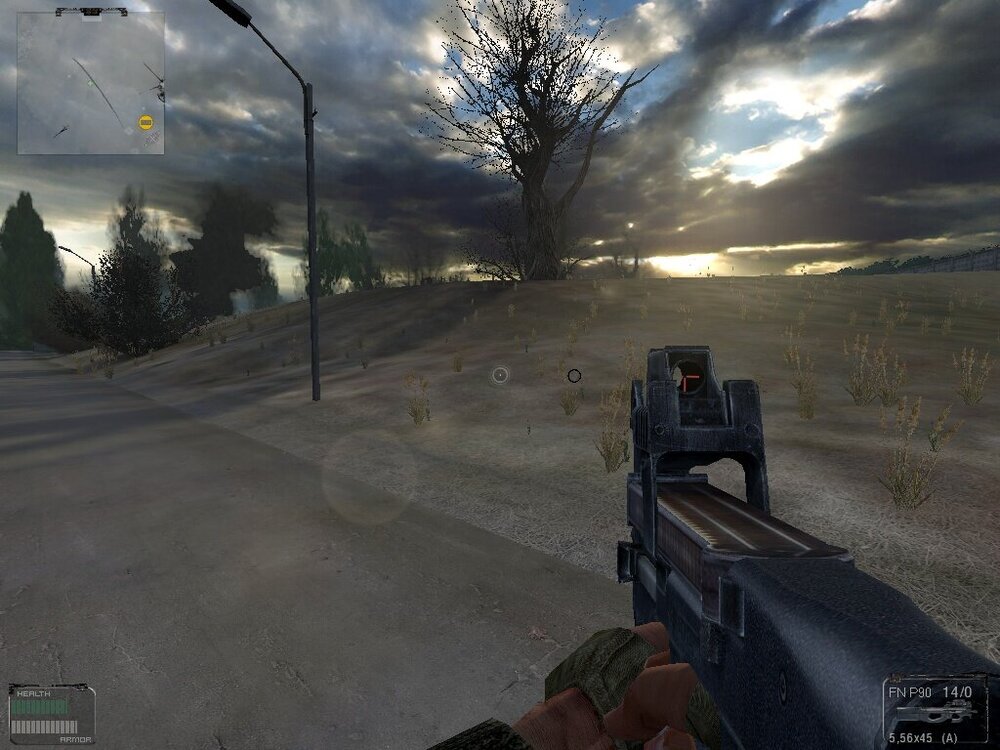This screenshot has width=1000, height=750.
Task: Click the minimap in the corner
Action: (x=90, y=83)
